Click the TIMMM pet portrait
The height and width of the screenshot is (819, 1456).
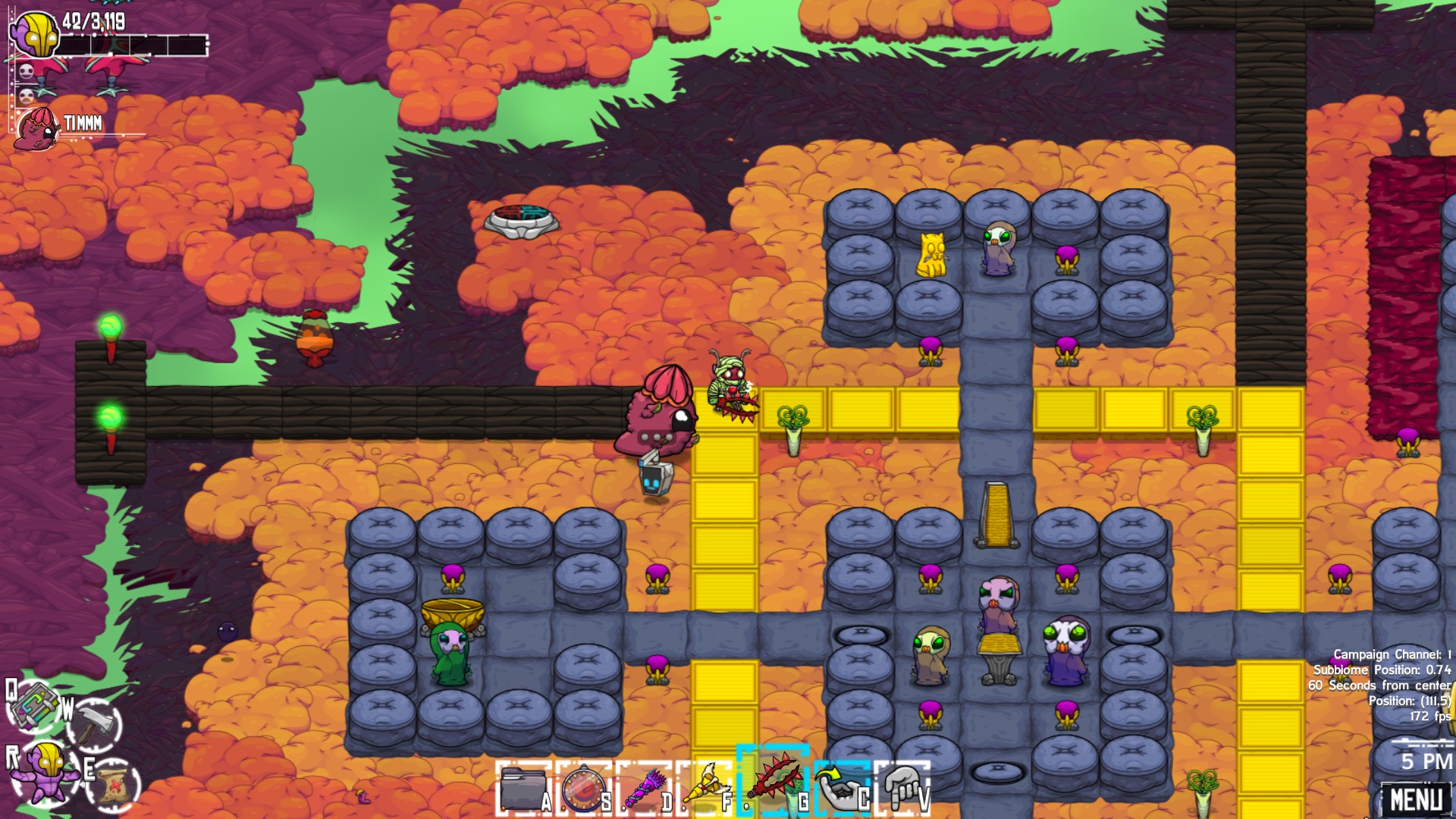[36, 127]
